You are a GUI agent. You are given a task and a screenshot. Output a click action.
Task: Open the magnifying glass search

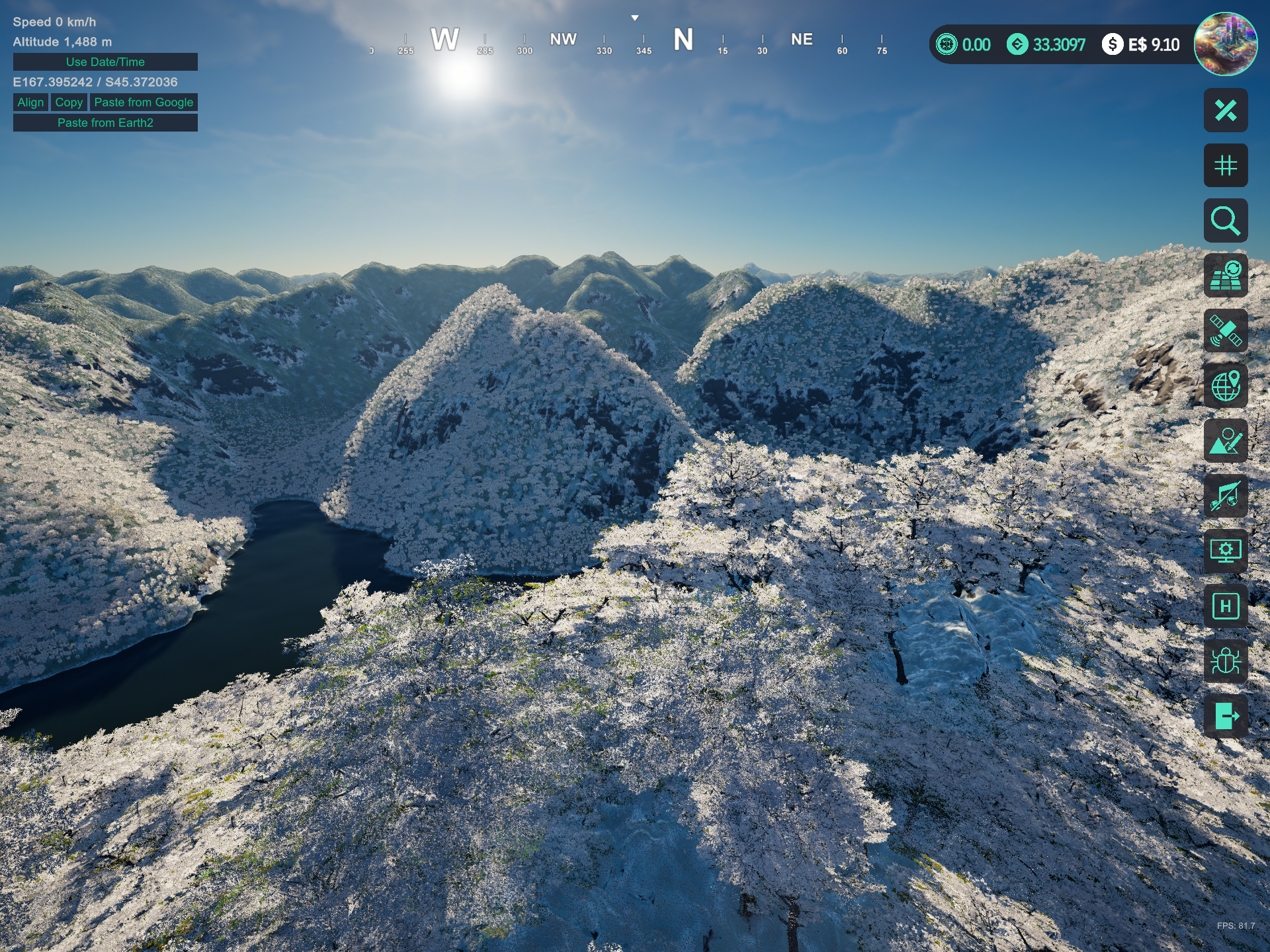point(1225,221)
